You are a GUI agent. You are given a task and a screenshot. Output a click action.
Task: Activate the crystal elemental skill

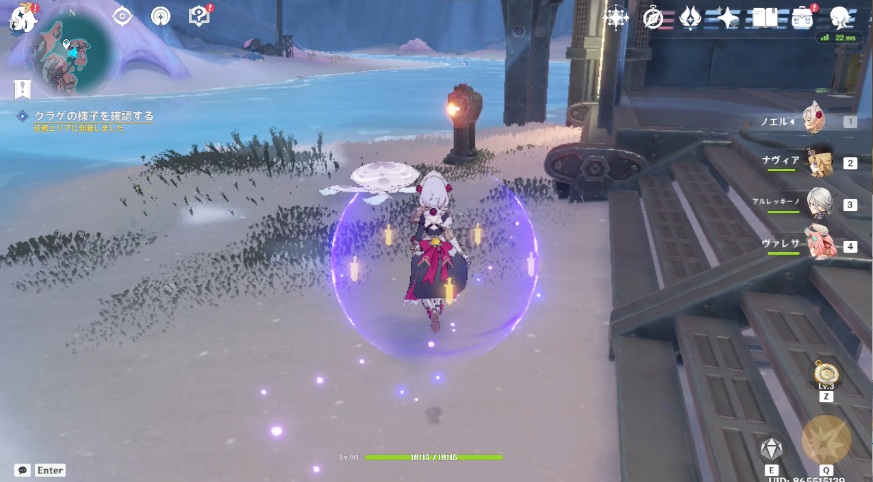771,449
